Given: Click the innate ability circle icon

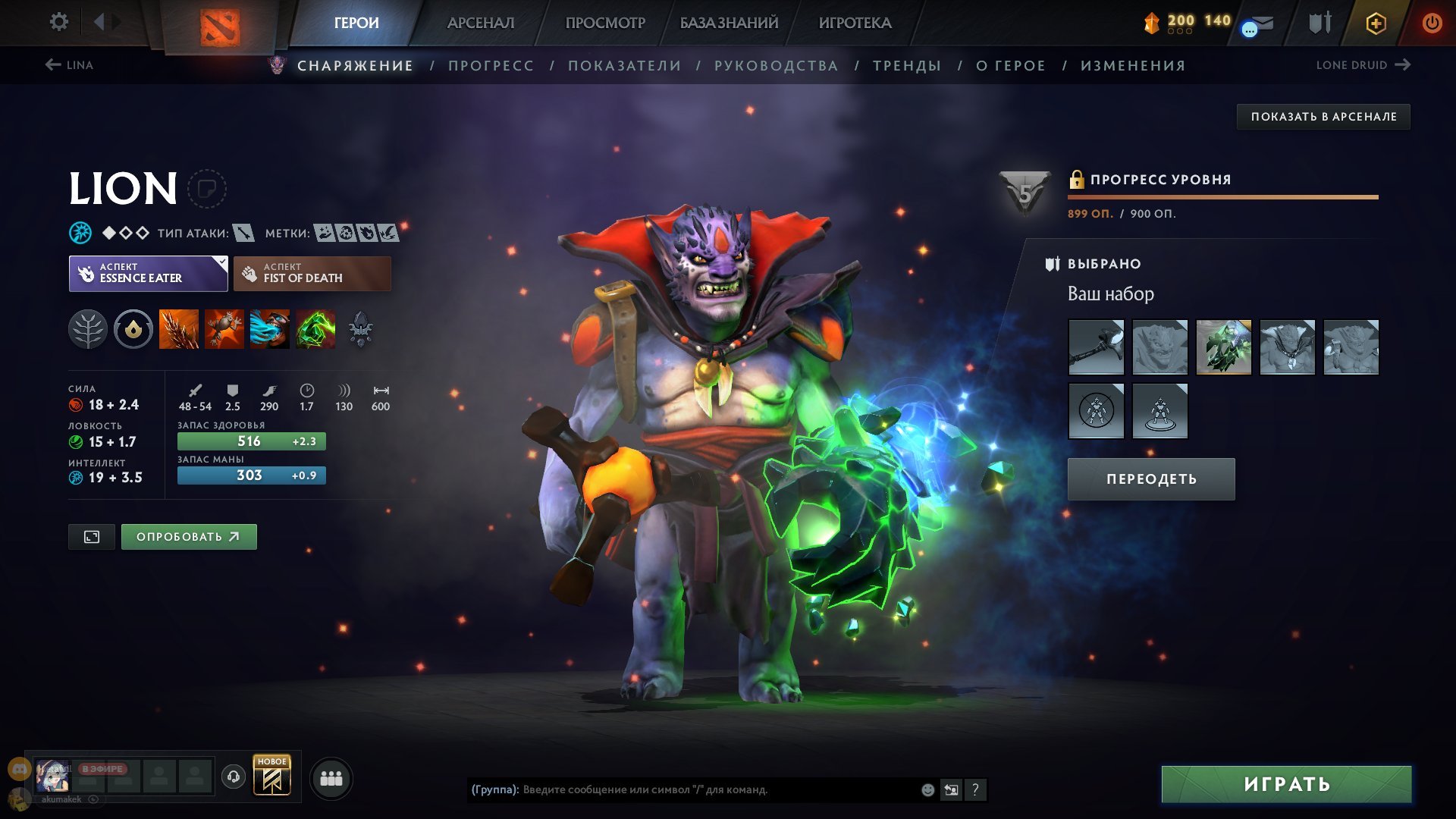Looking at the screenshot, I should click(x=133, y=328).
